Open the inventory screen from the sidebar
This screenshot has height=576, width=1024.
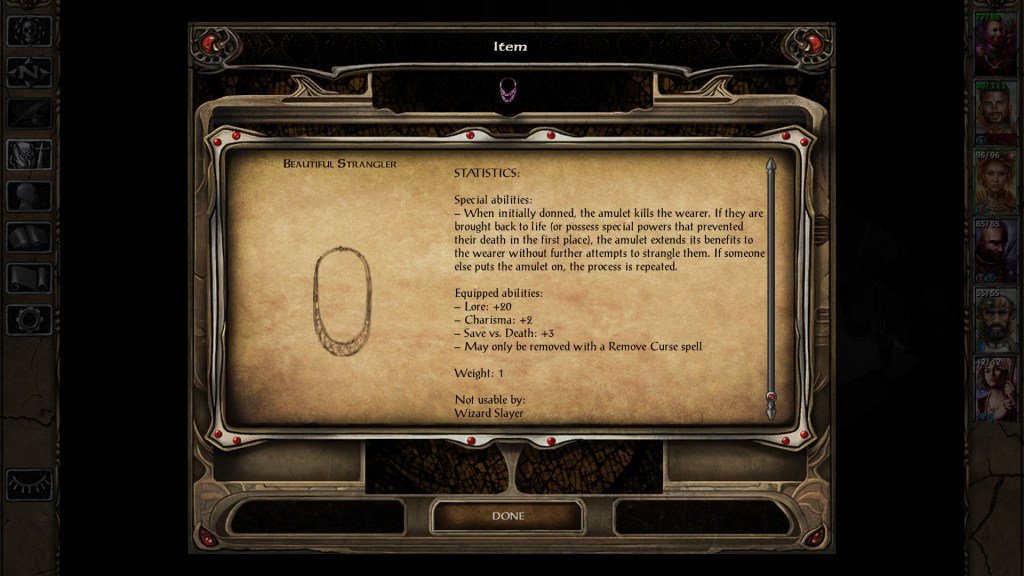pos(29,155)
